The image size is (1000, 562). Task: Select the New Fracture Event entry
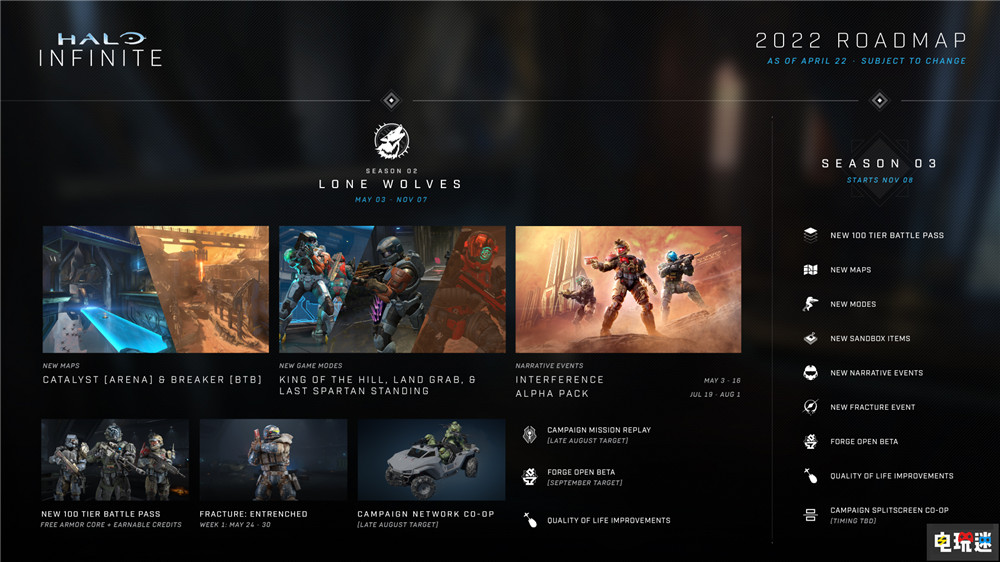pyautogui.click(x=872, y=407)
